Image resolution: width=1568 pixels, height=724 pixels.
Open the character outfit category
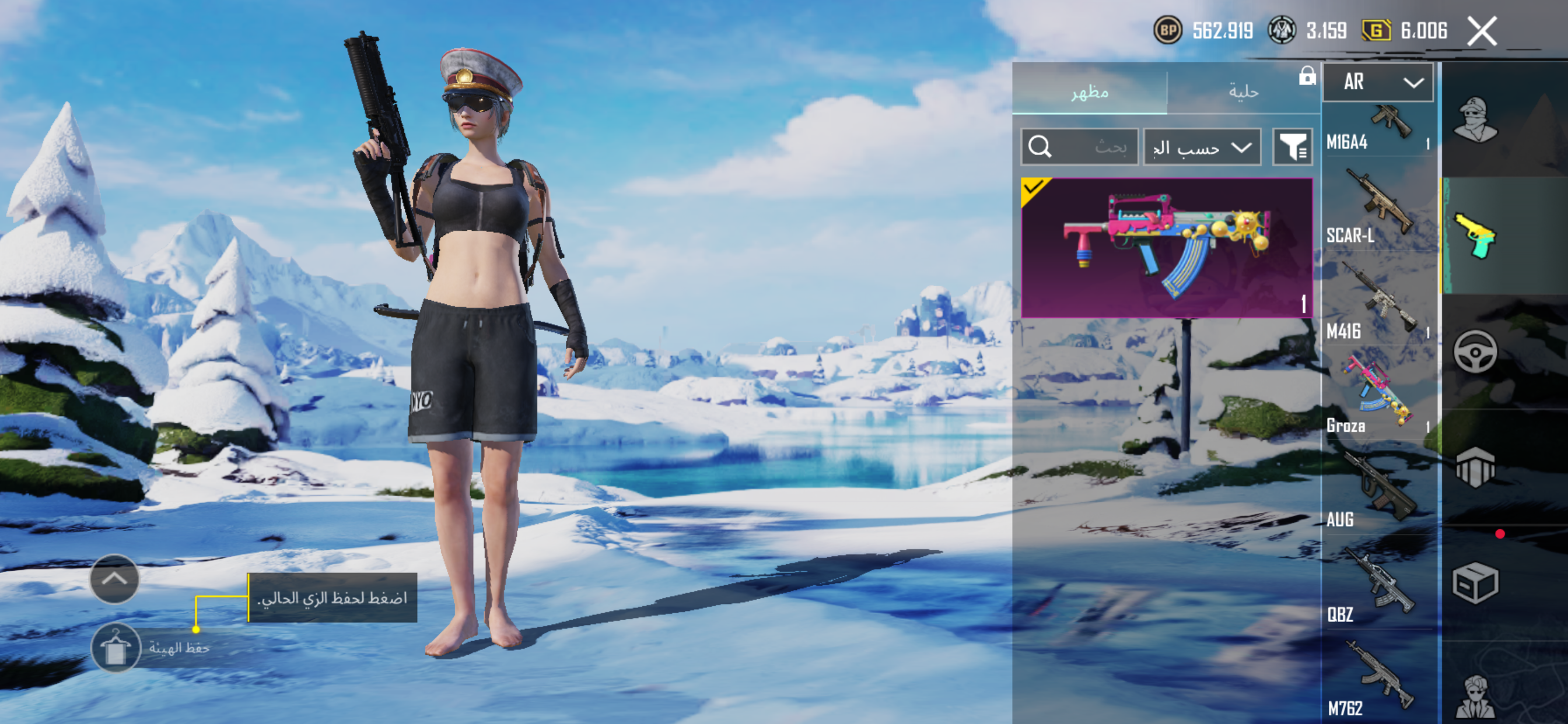[x=1475, y=120]
